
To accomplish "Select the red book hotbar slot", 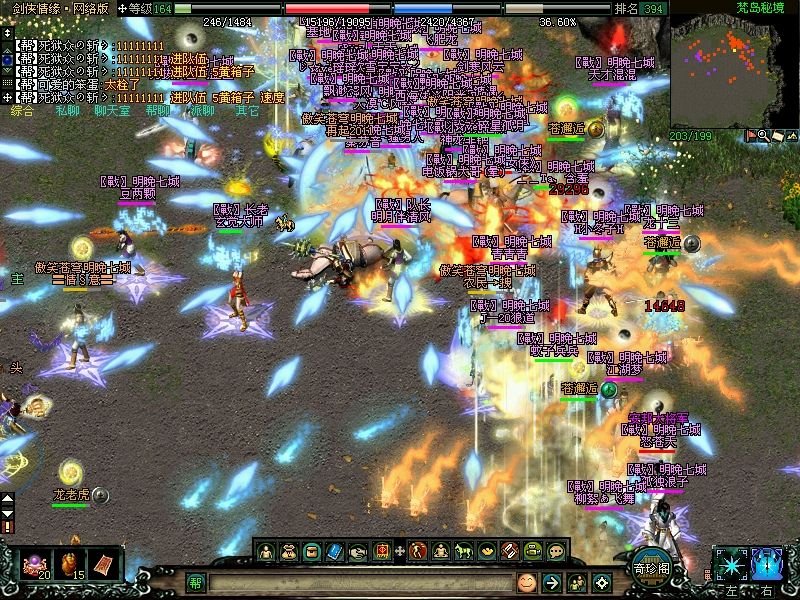I will (105, 563).
